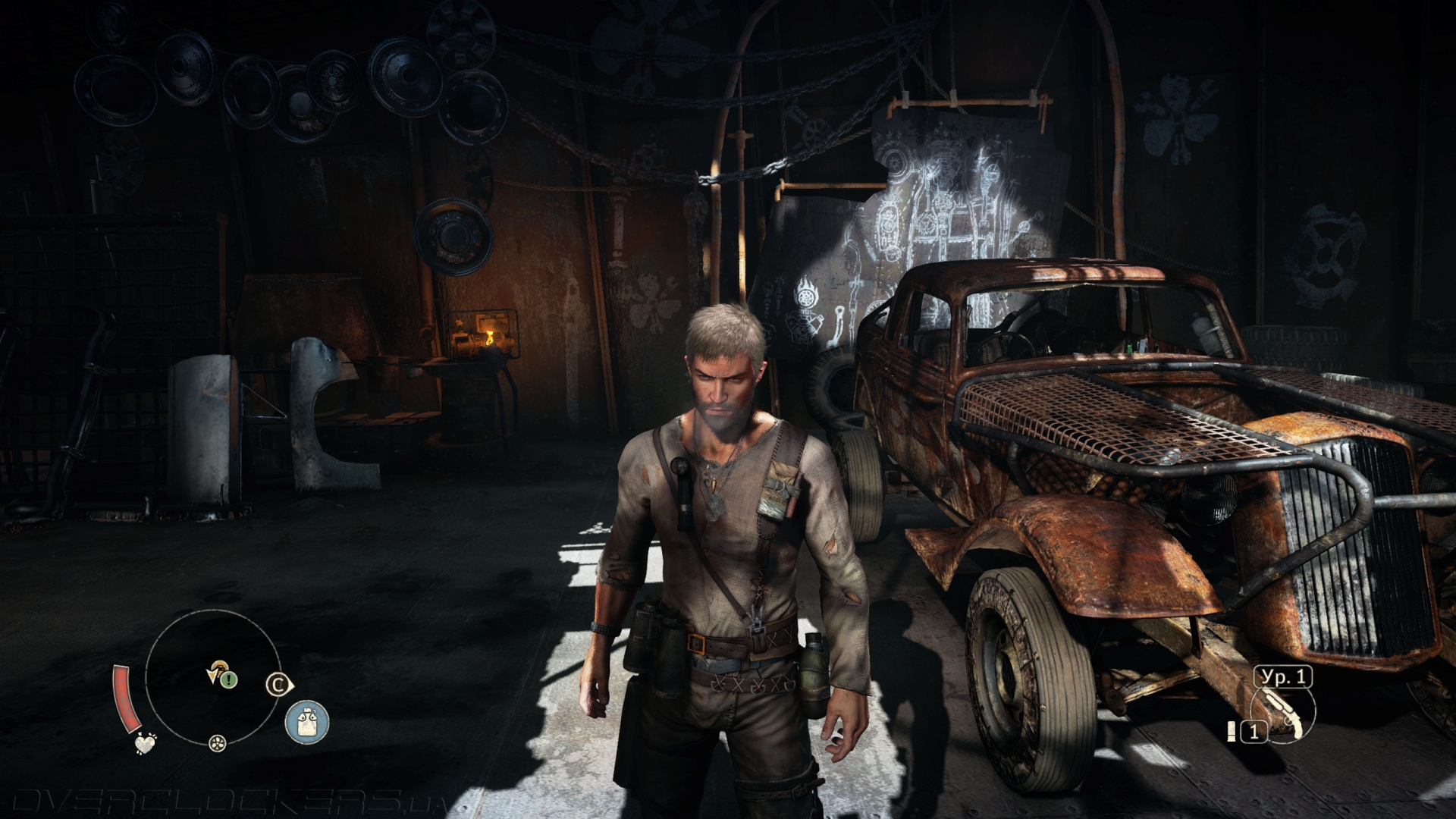The width and height of the screenshot is (1456, 819).
Task: Click the heart health icon beside the minimap
Action: point(146,744)
